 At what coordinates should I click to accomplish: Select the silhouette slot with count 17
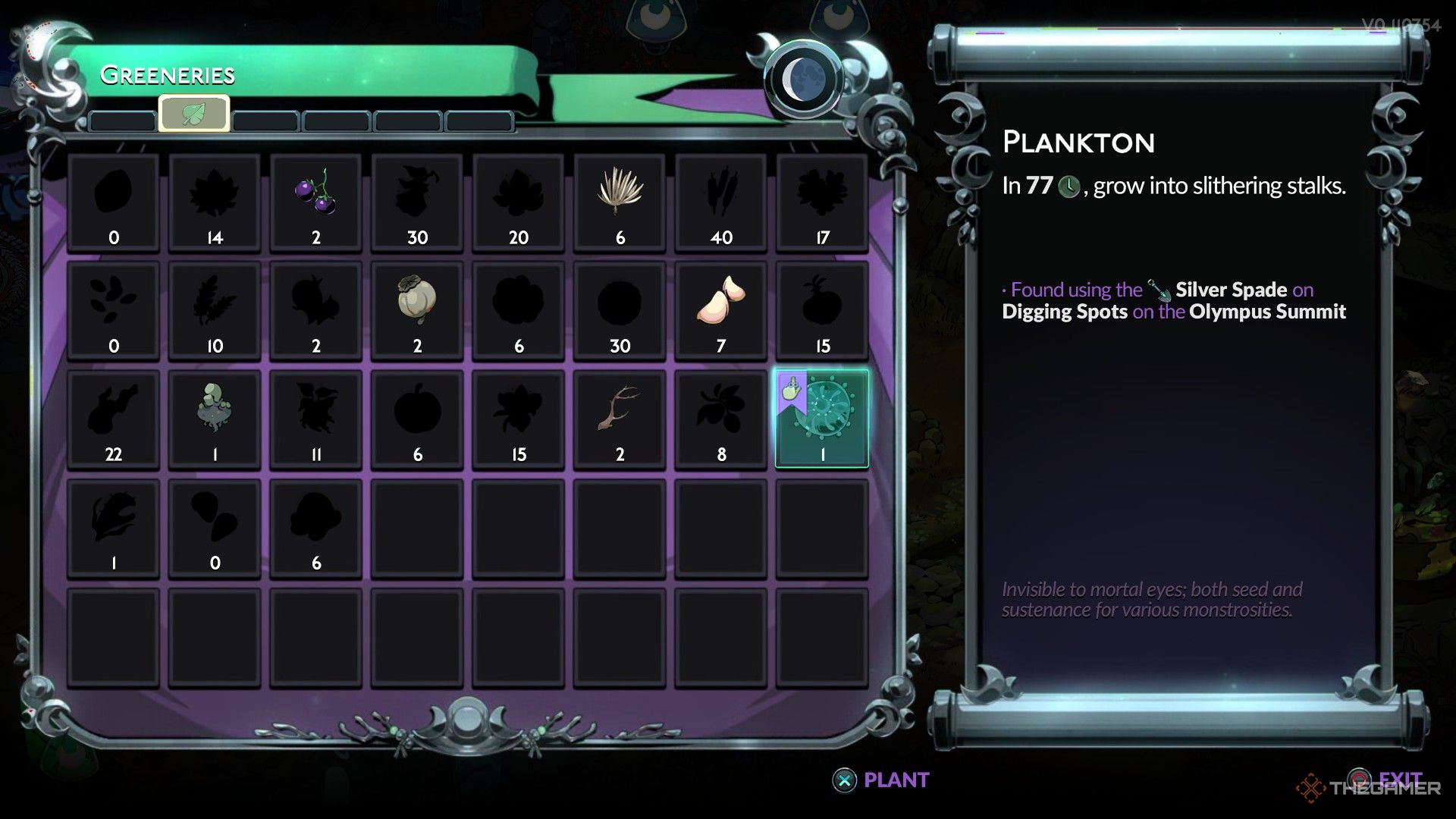(822, 202)
